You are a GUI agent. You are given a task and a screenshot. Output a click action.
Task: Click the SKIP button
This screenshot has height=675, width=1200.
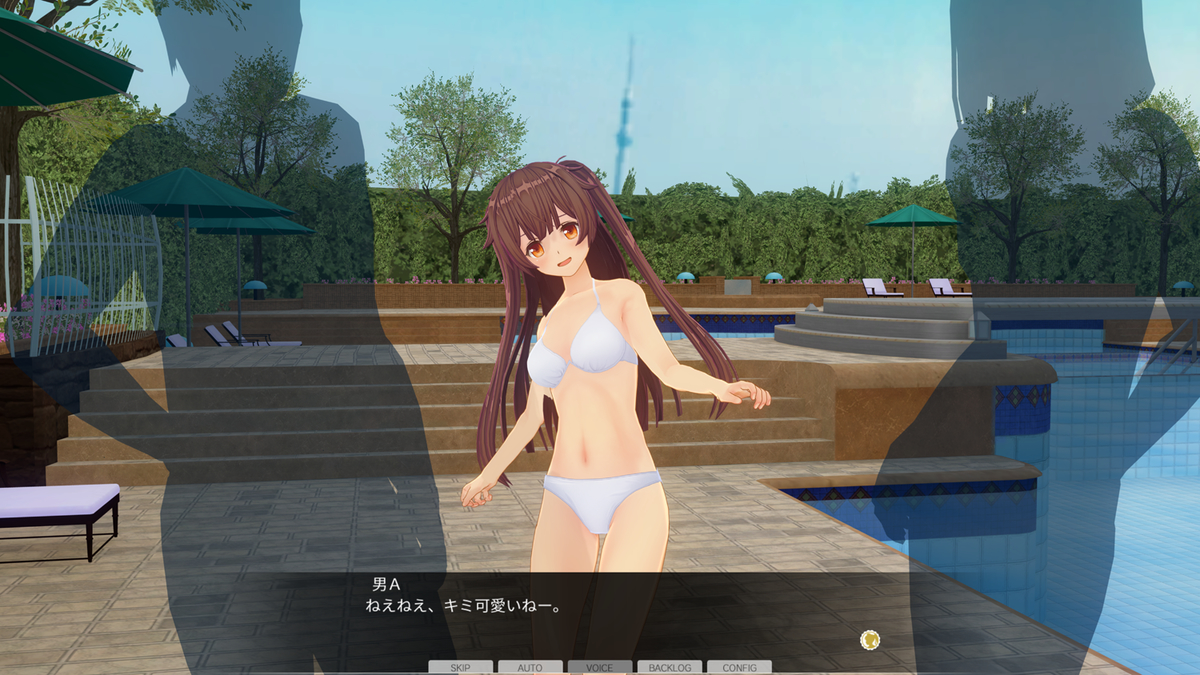460,667
